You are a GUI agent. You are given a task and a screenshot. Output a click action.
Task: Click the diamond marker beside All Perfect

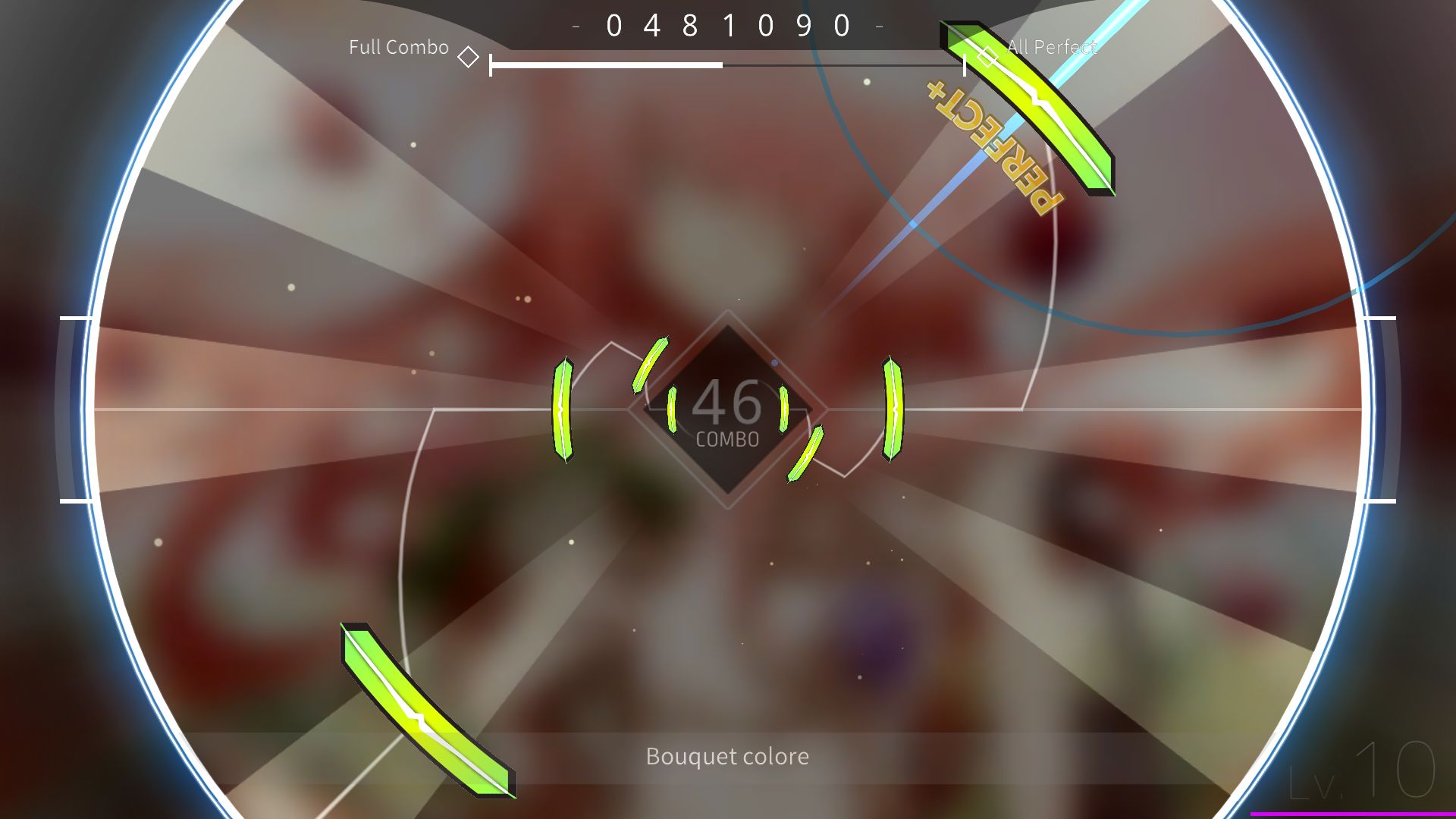click(x=986, y=55)
